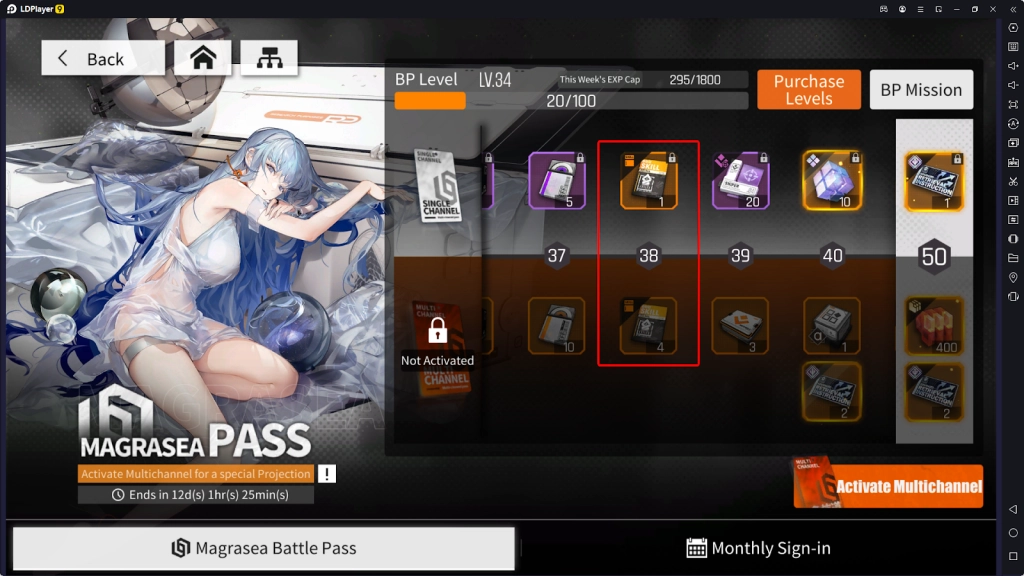
Task: Open the hierarchy navigation icon
Action: point(269,58)
